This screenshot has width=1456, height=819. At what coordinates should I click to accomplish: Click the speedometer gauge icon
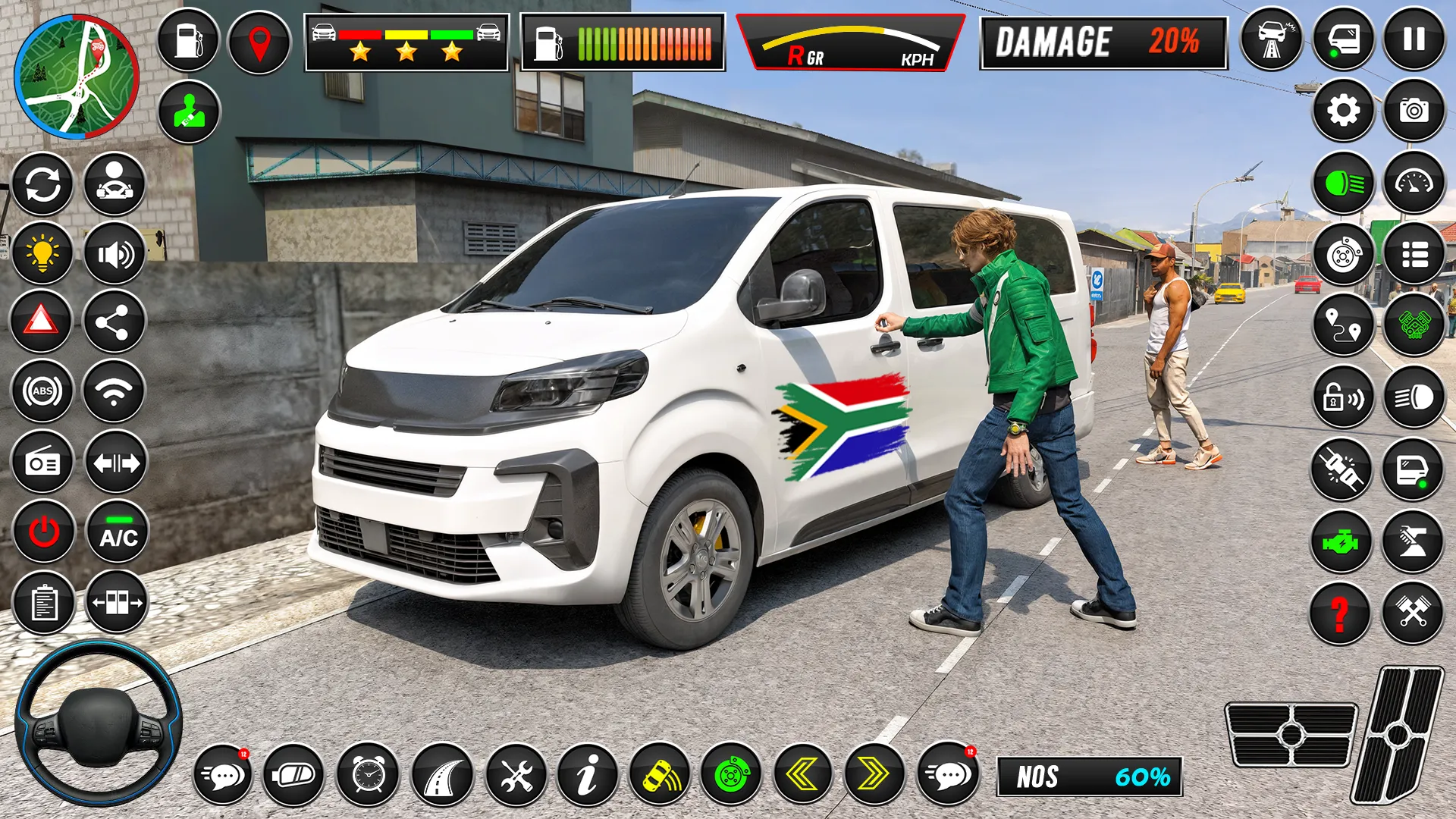1411,182
